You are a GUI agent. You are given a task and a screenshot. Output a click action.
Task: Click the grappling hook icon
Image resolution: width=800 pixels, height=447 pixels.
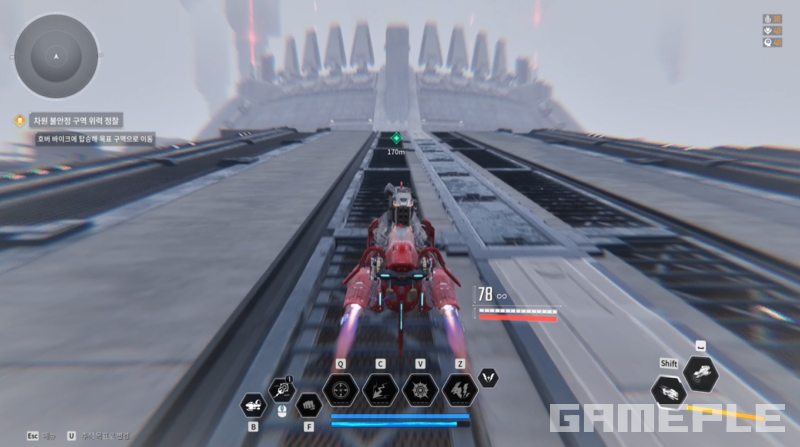click(281, 390)
